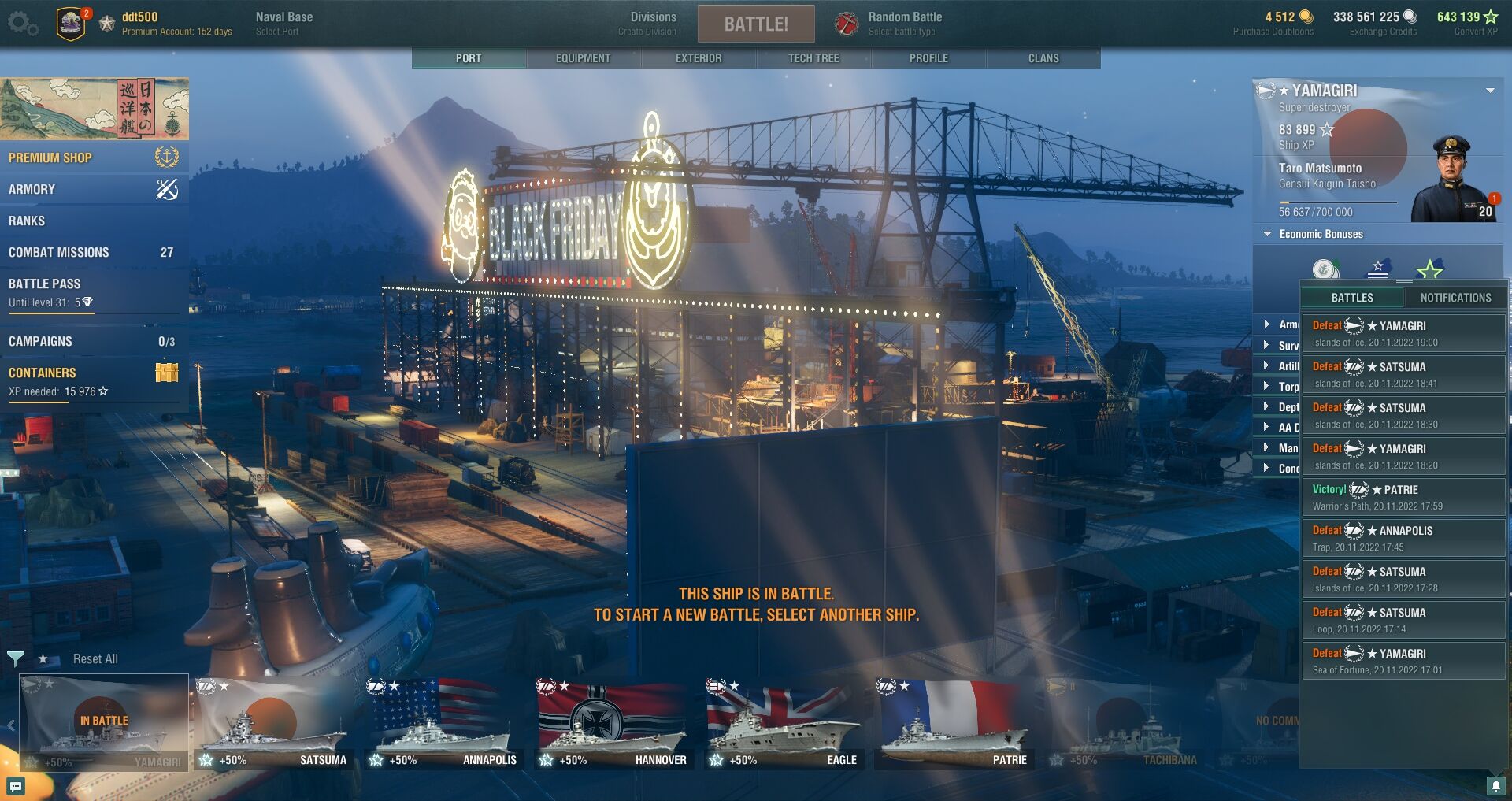1512x801 pixels.
Task: Show the Profile tab
Action: pyautogui.click(x=928, y=58)
